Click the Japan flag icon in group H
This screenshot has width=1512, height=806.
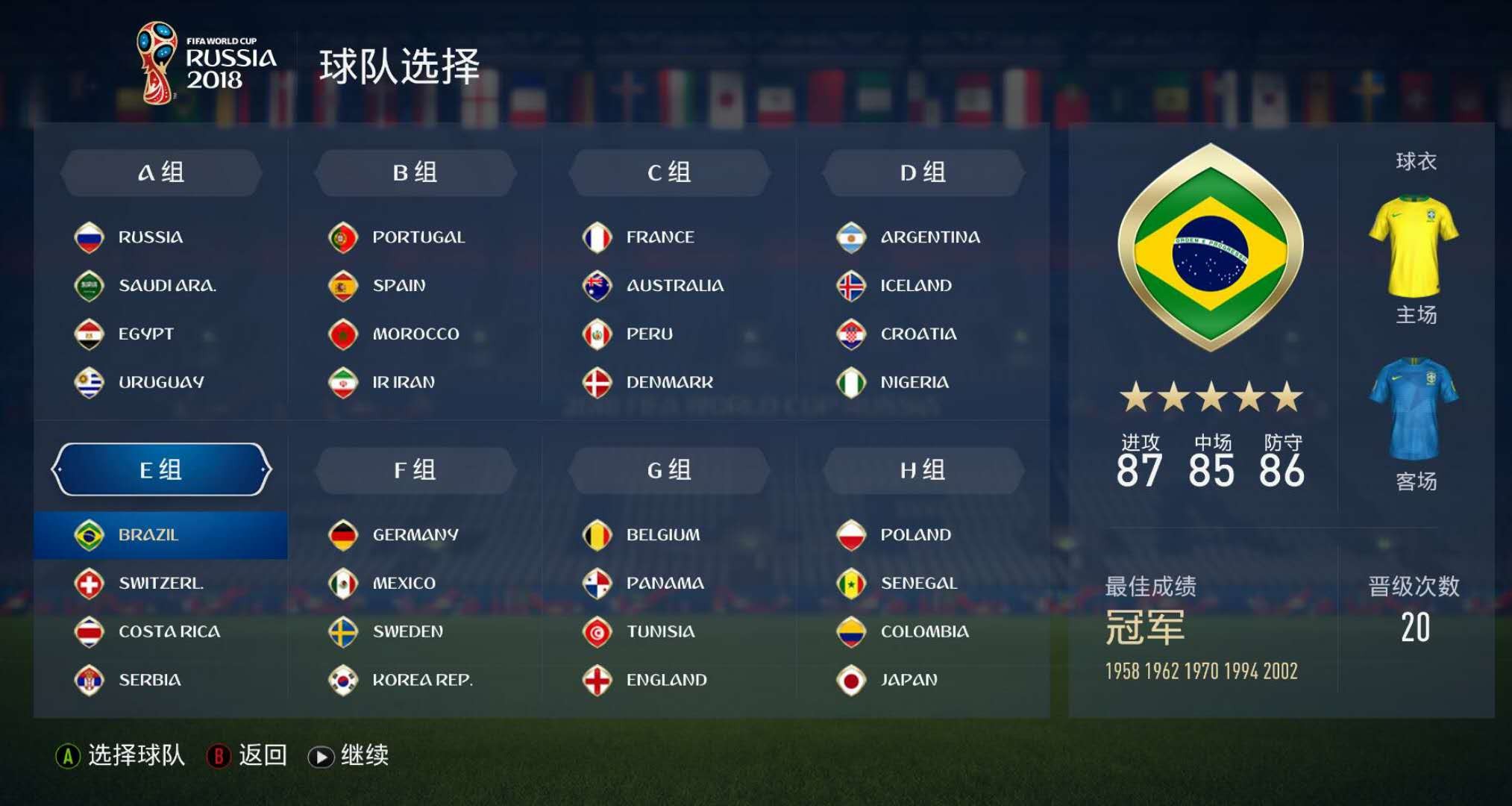tap(851, 680)
